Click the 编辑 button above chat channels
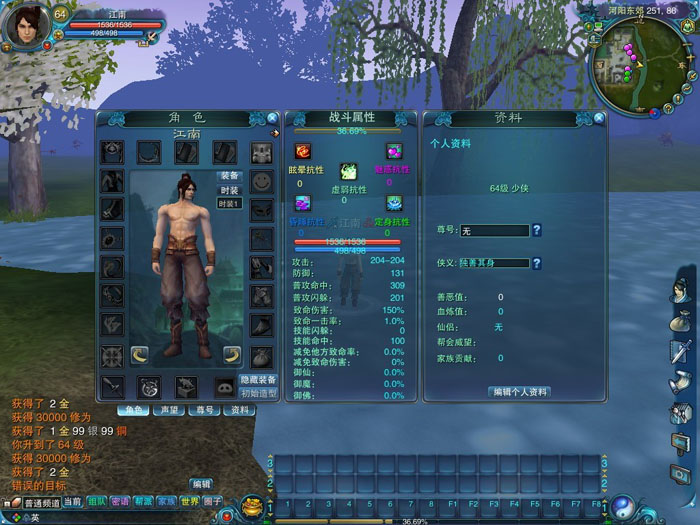The width and height of the screenshot is (700, 525). [201, 483]
